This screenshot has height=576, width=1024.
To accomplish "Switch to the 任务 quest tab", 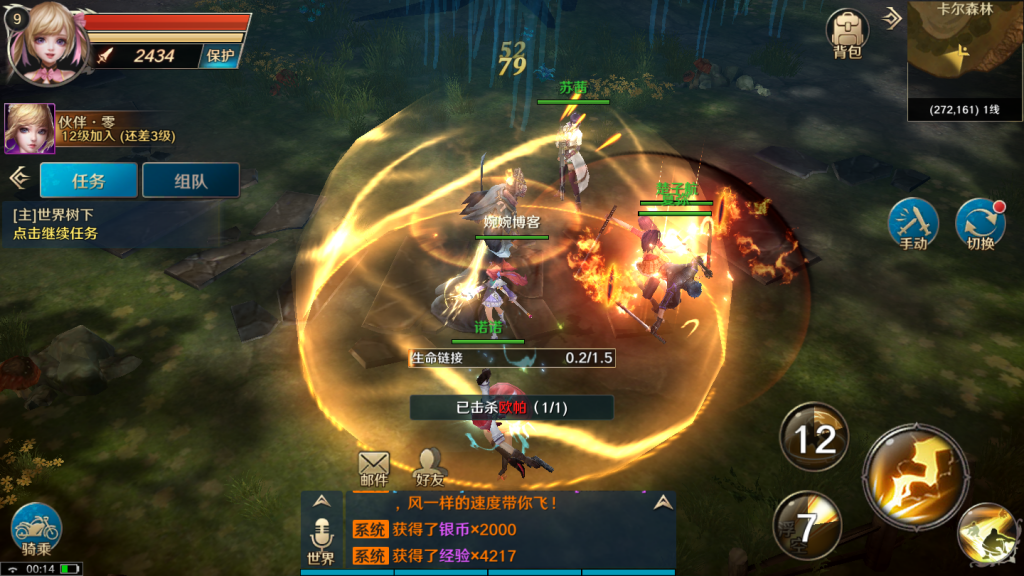I will click(x=88, y=181).
